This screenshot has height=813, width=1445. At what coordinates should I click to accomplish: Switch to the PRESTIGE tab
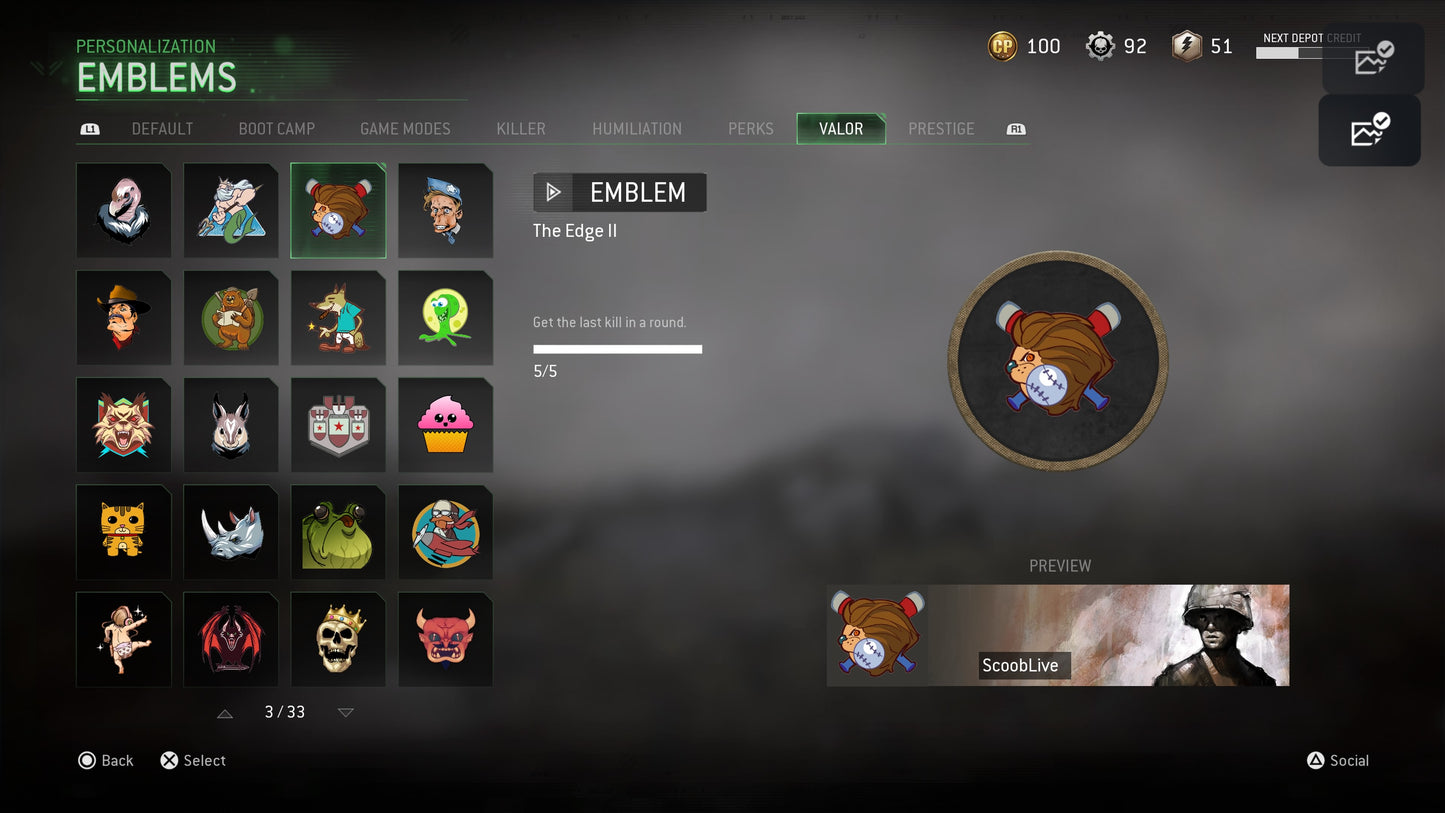(941, 128)
